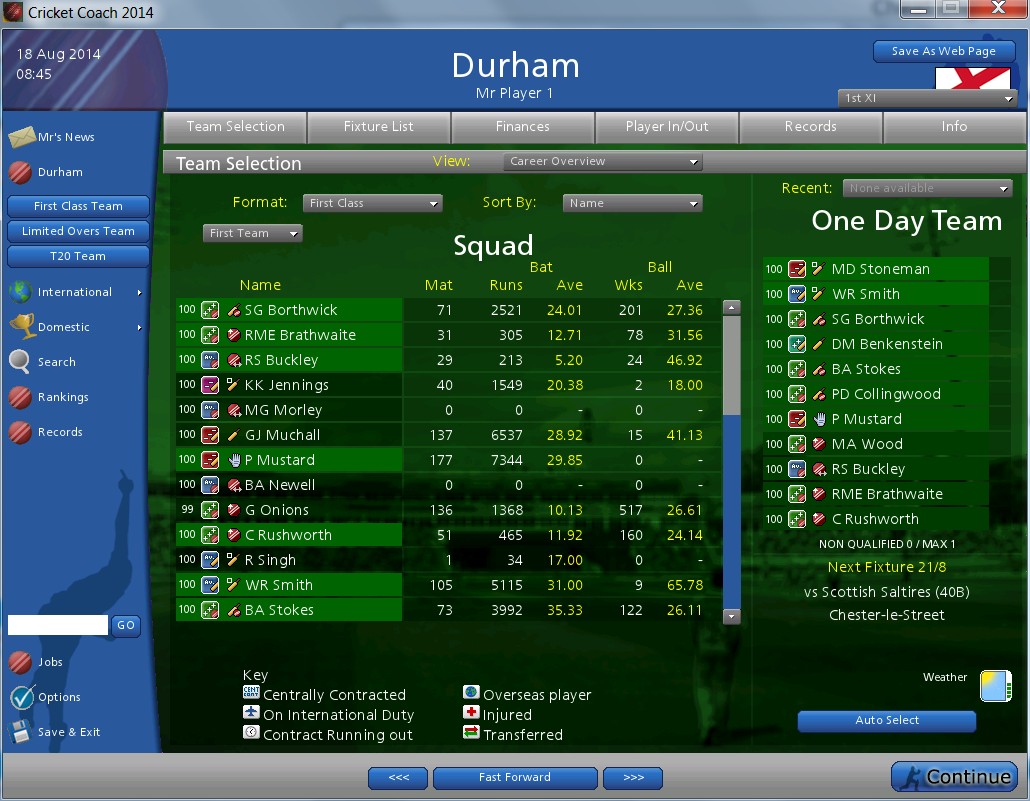Expand the Format dropdown showing First Class

click(372, 203)
